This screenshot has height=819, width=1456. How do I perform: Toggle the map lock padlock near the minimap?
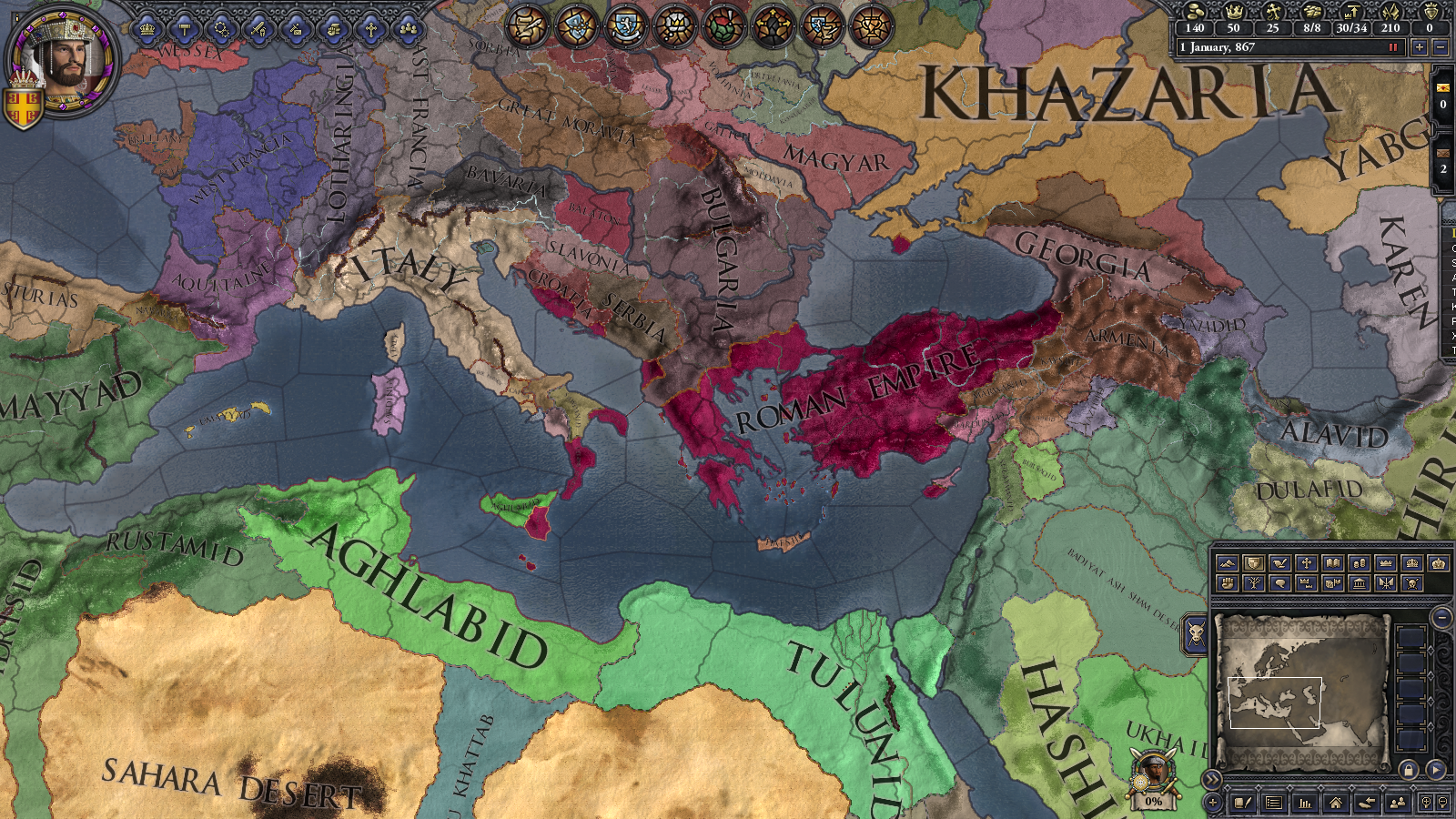tap(1409, 771)
